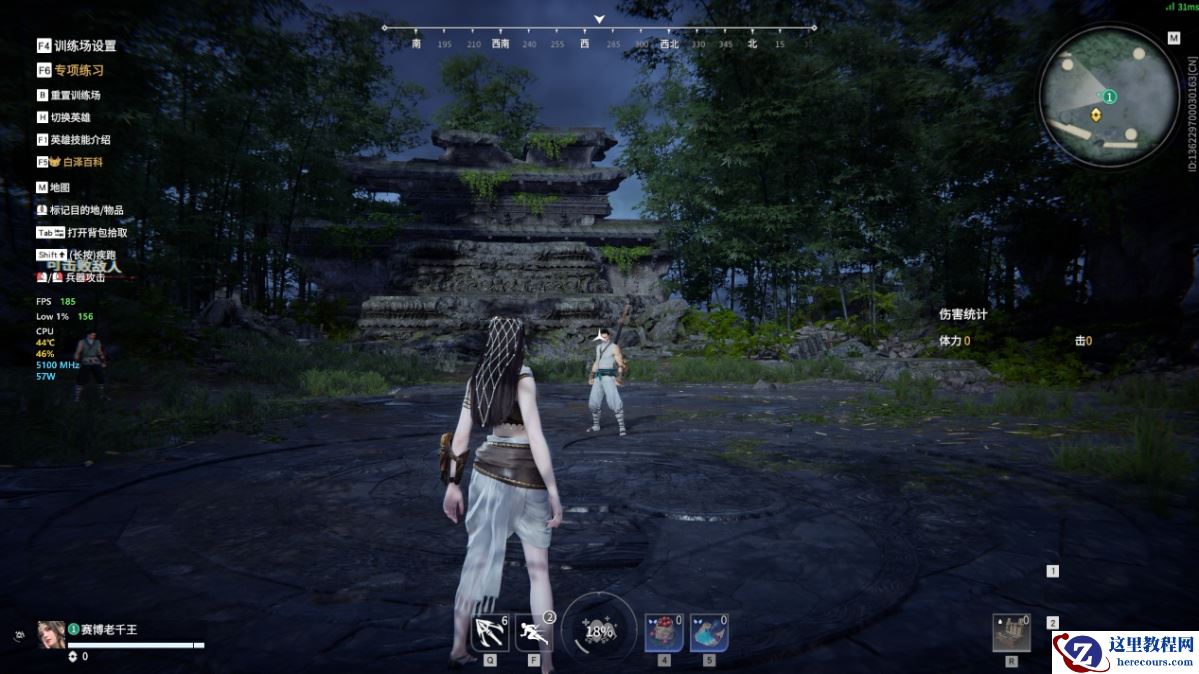Activate the grappling hook skill icon
Viewport: 1199px width, 674px height.
tap(490, 633)
